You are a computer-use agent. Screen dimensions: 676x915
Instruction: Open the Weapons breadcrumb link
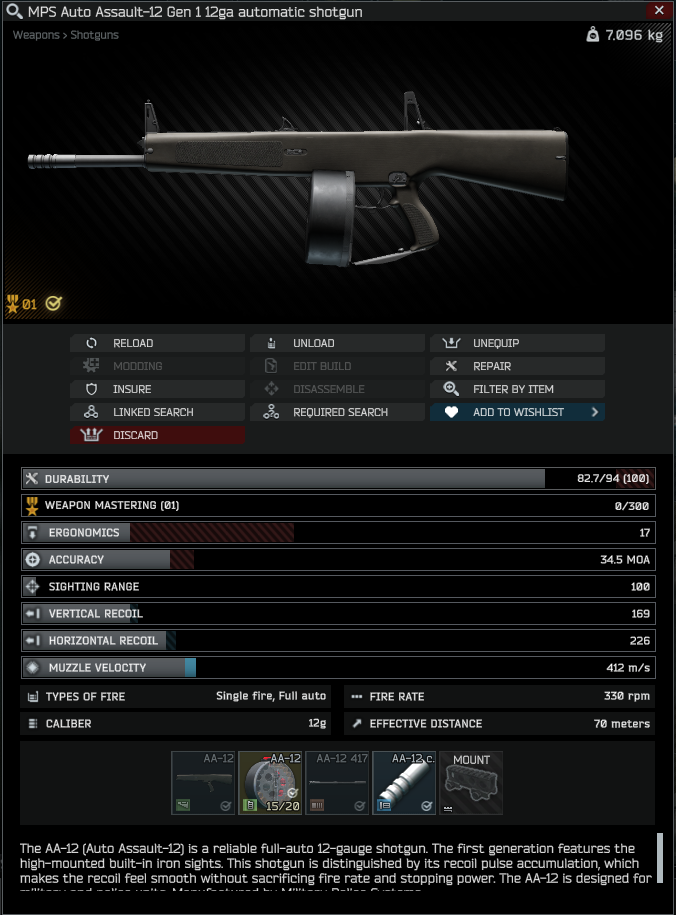tap(36, 35)
